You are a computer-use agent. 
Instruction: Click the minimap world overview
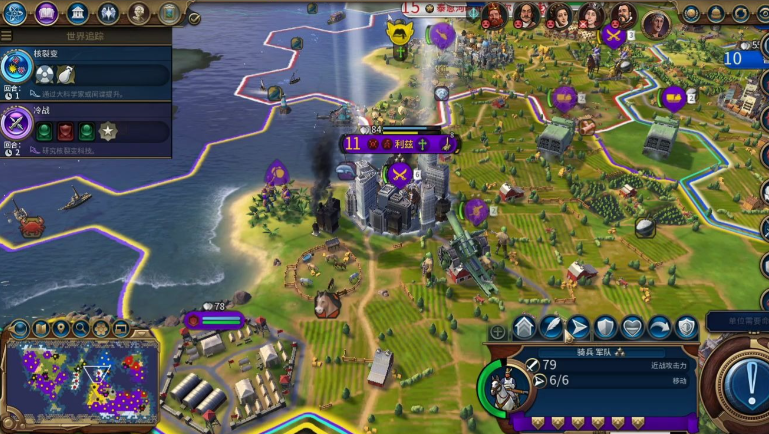80,378
